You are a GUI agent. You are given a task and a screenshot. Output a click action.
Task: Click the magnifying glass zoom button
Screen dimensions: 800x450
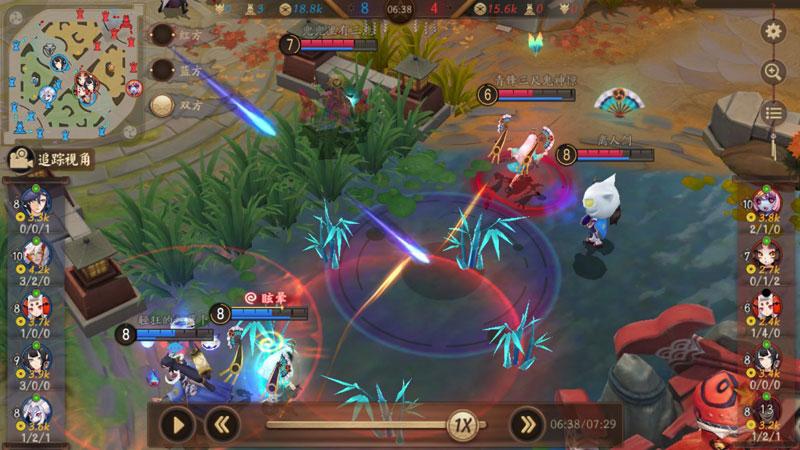tap(772, 71)
